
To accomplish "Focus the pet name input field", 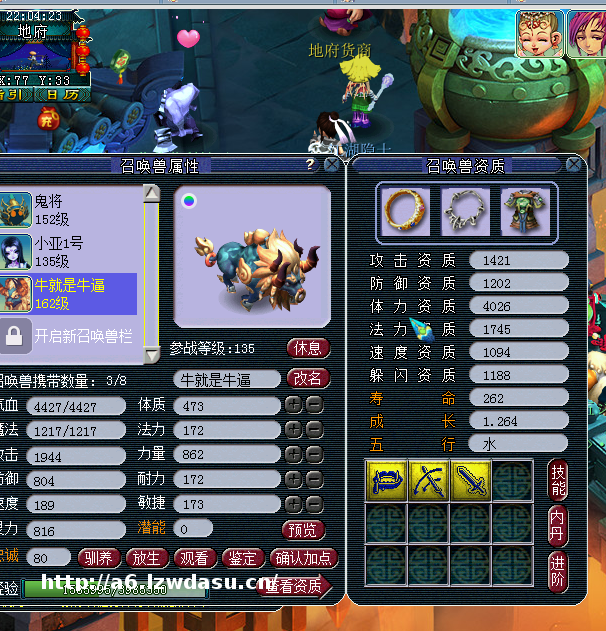I will (227, 379).
